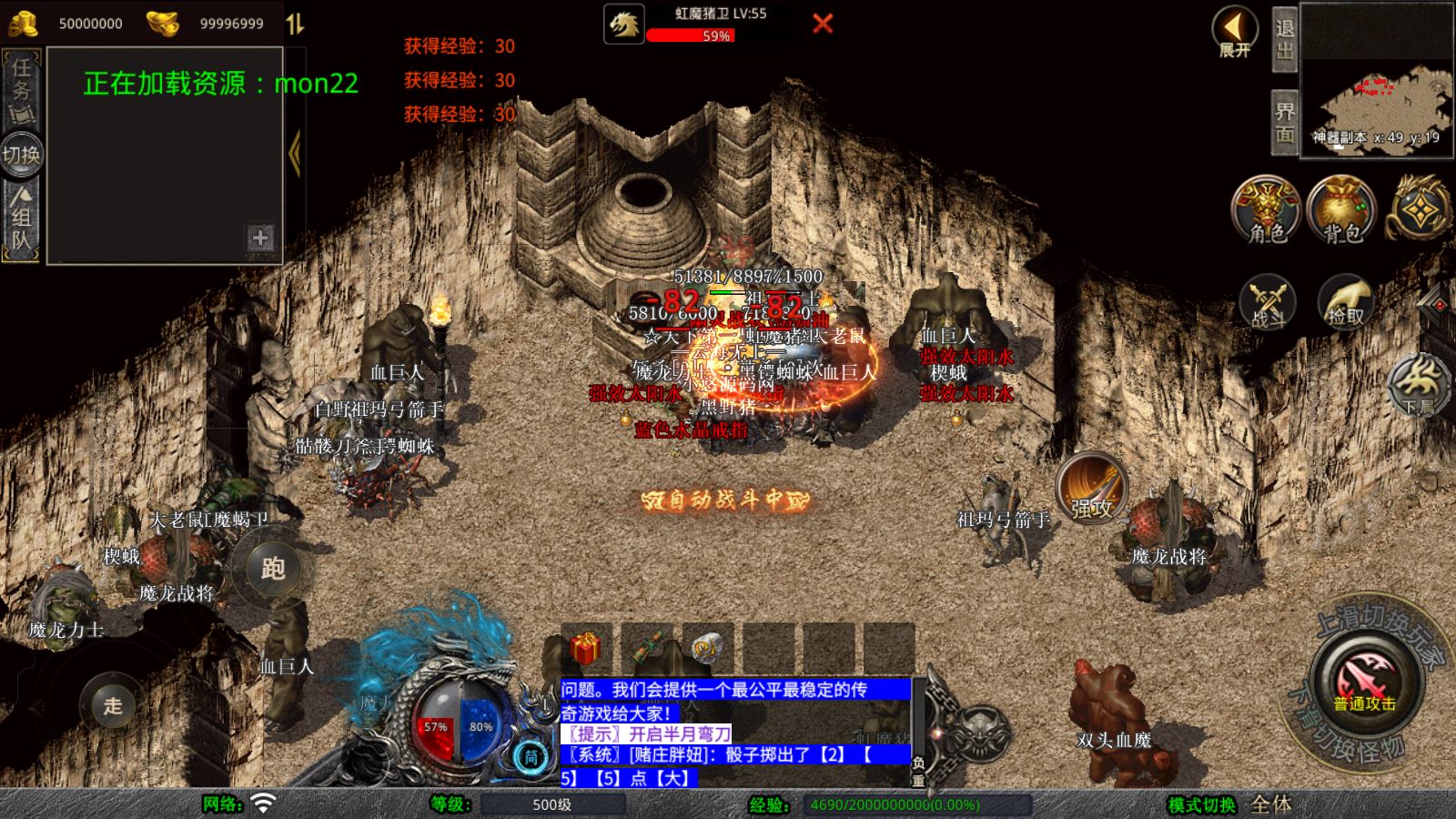
Task: Click the 切换 switch button
Action: 21,155
